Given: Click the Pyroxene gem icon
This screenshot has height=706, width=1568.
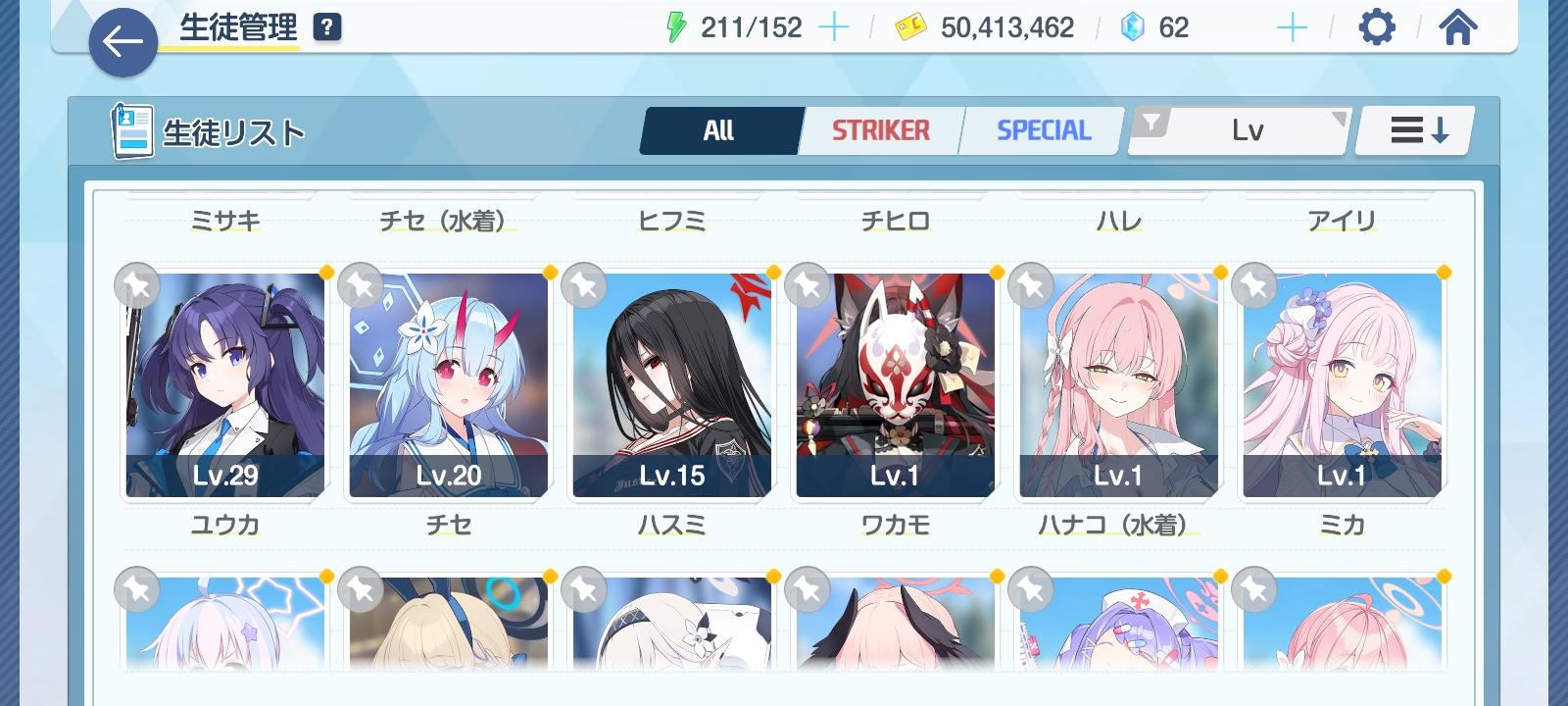Looking at the screenshot, I should (x=1132, y=27).
